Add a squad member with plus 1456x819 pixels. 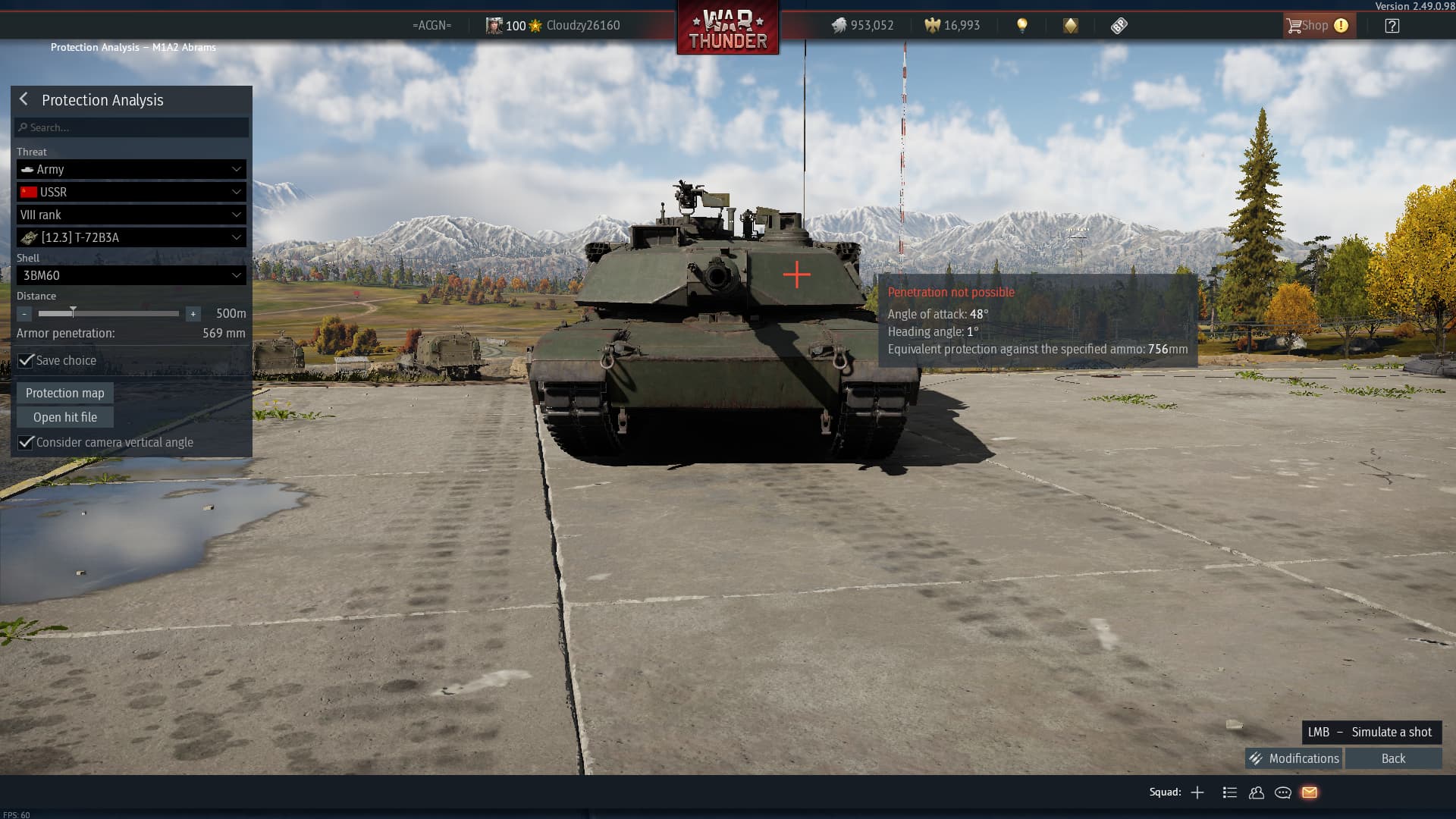point(1197,792)
